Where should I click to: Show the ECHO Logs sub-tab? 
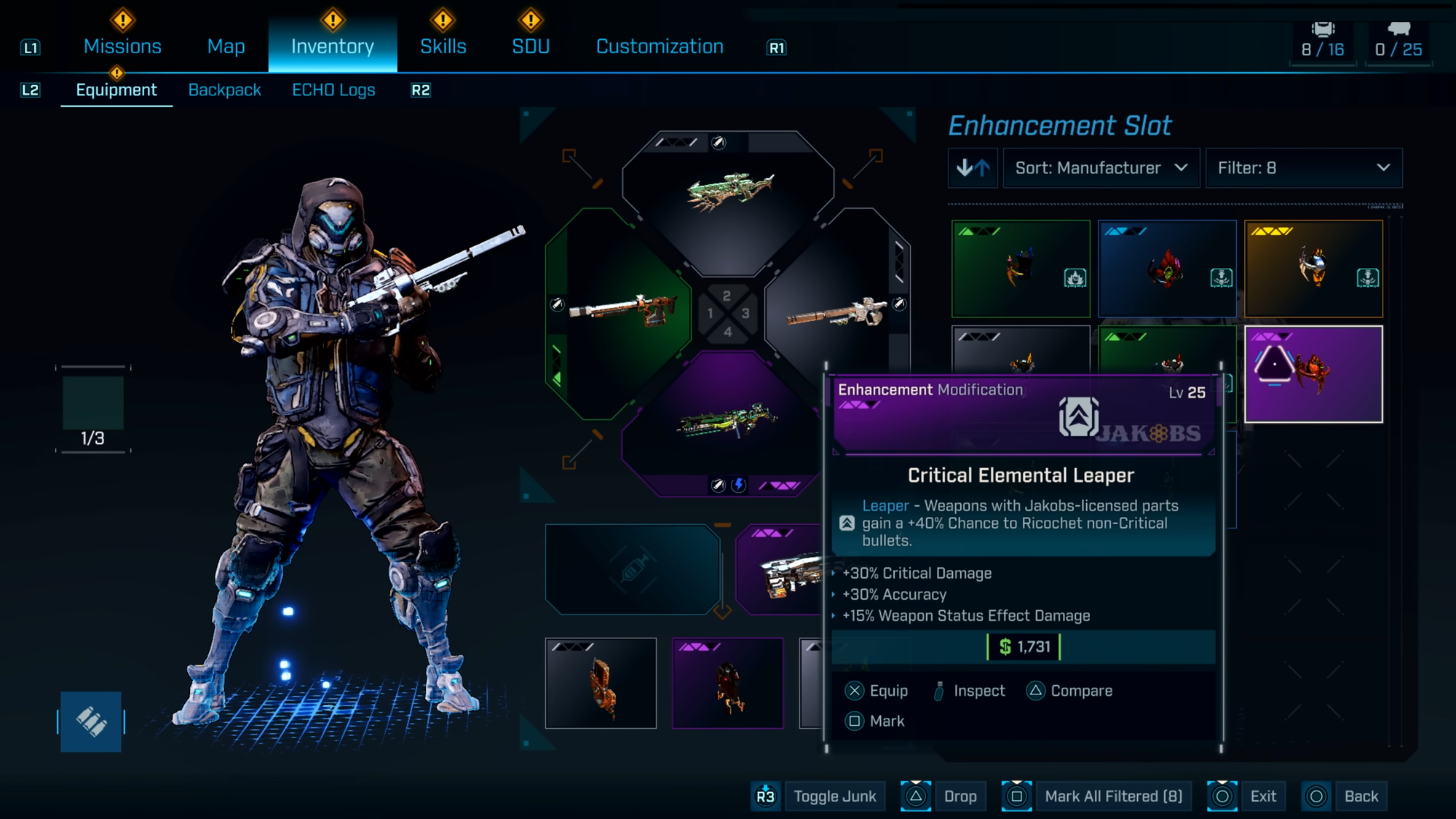333,90
